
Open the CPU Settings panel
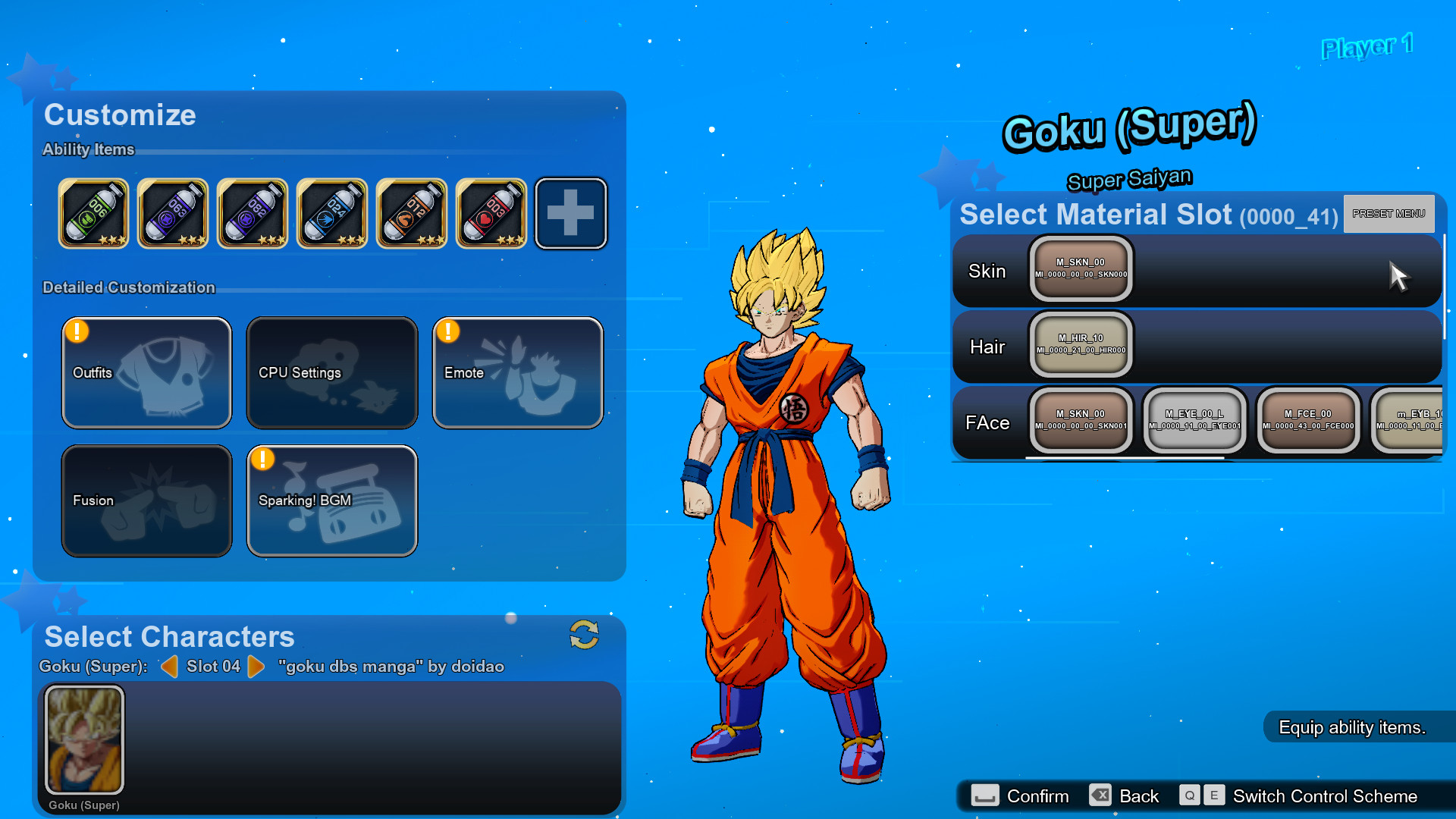[331, 372]
